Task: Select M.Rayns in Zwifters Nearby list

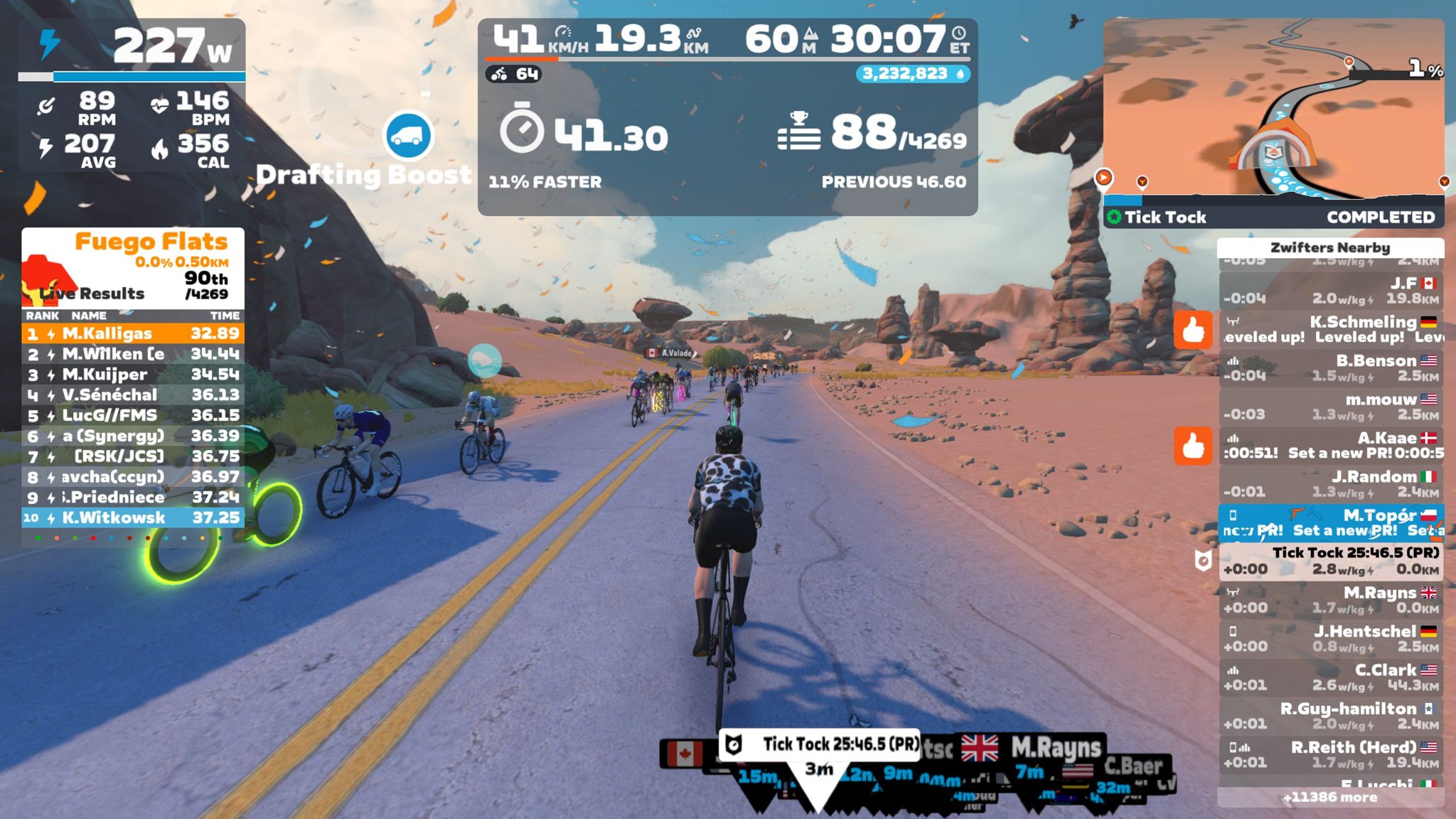Action: (x=1331, y=600)
